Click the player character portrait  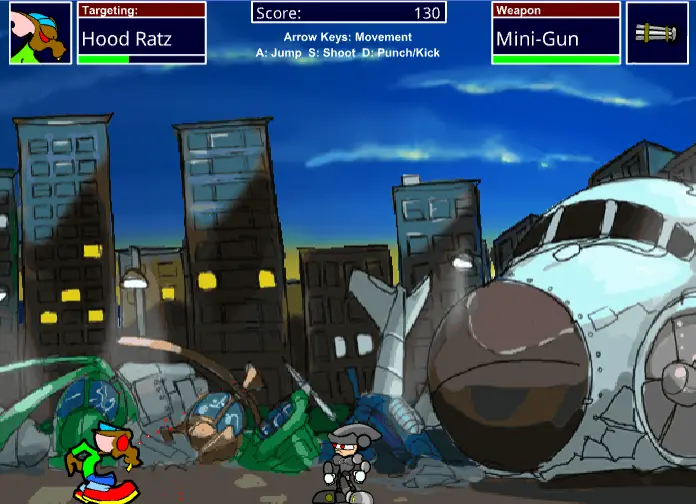tap(40, 33)
